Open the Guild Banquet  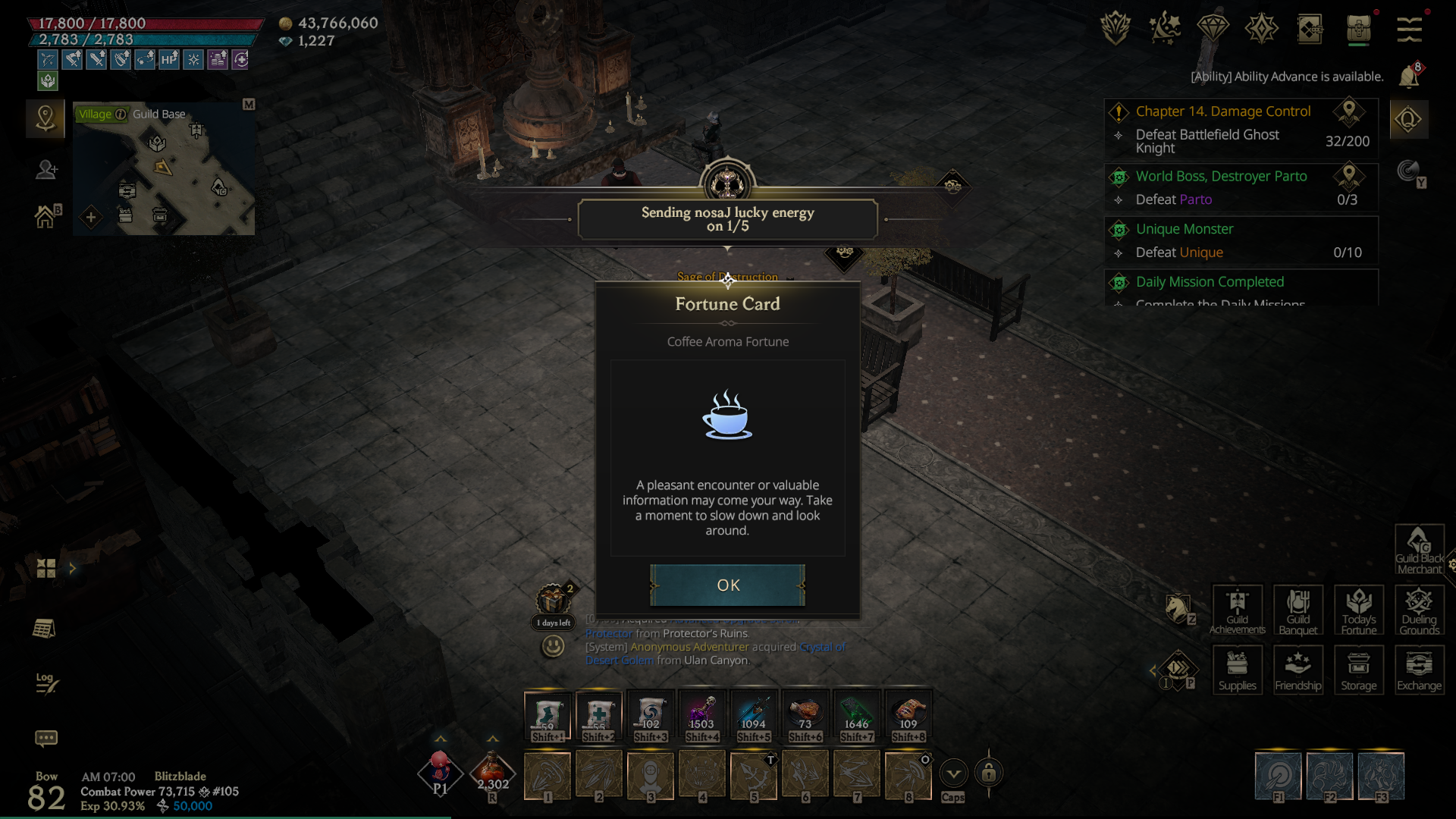[1298, 610]
